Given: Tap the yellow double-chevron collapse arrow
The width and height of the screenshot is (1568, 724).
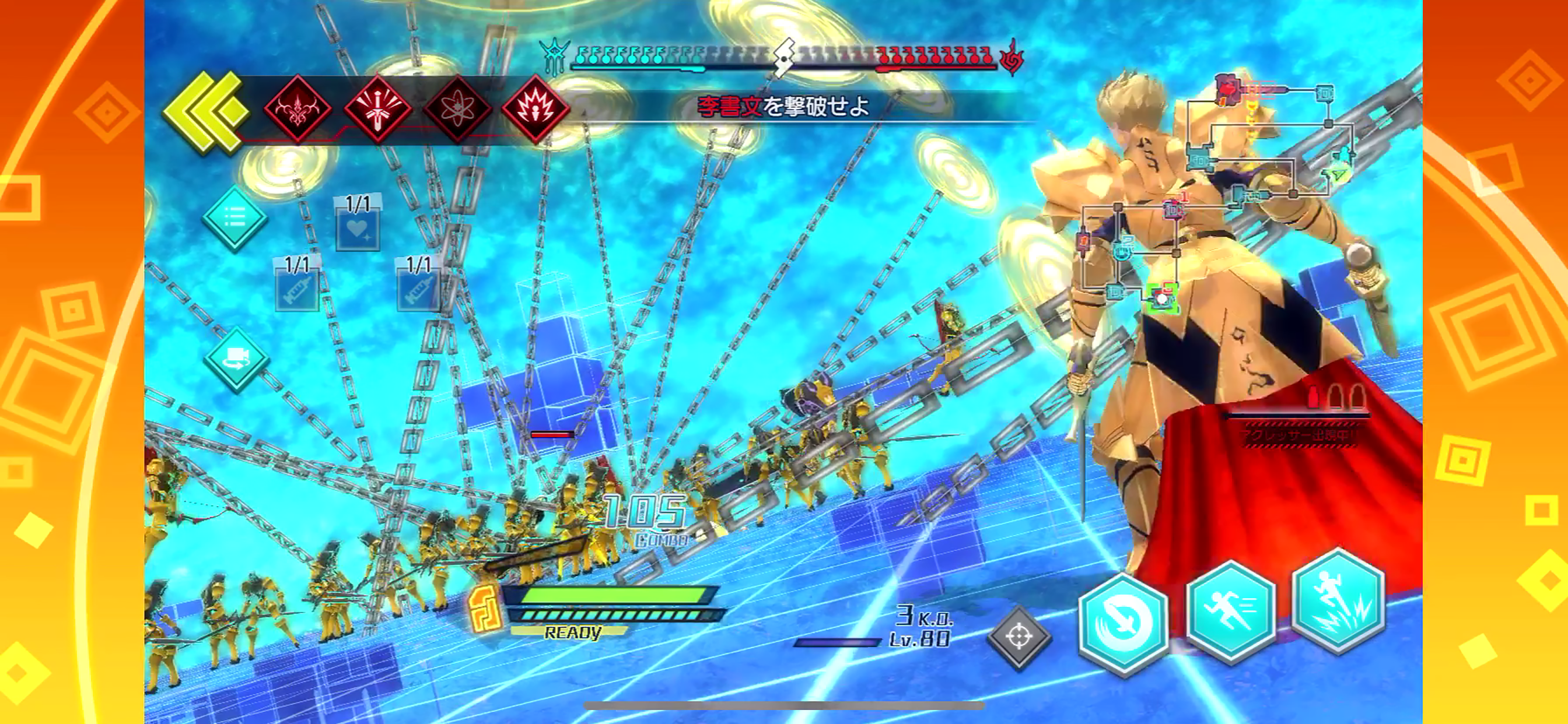Looking at the screenshot, I should click(206, 111).
